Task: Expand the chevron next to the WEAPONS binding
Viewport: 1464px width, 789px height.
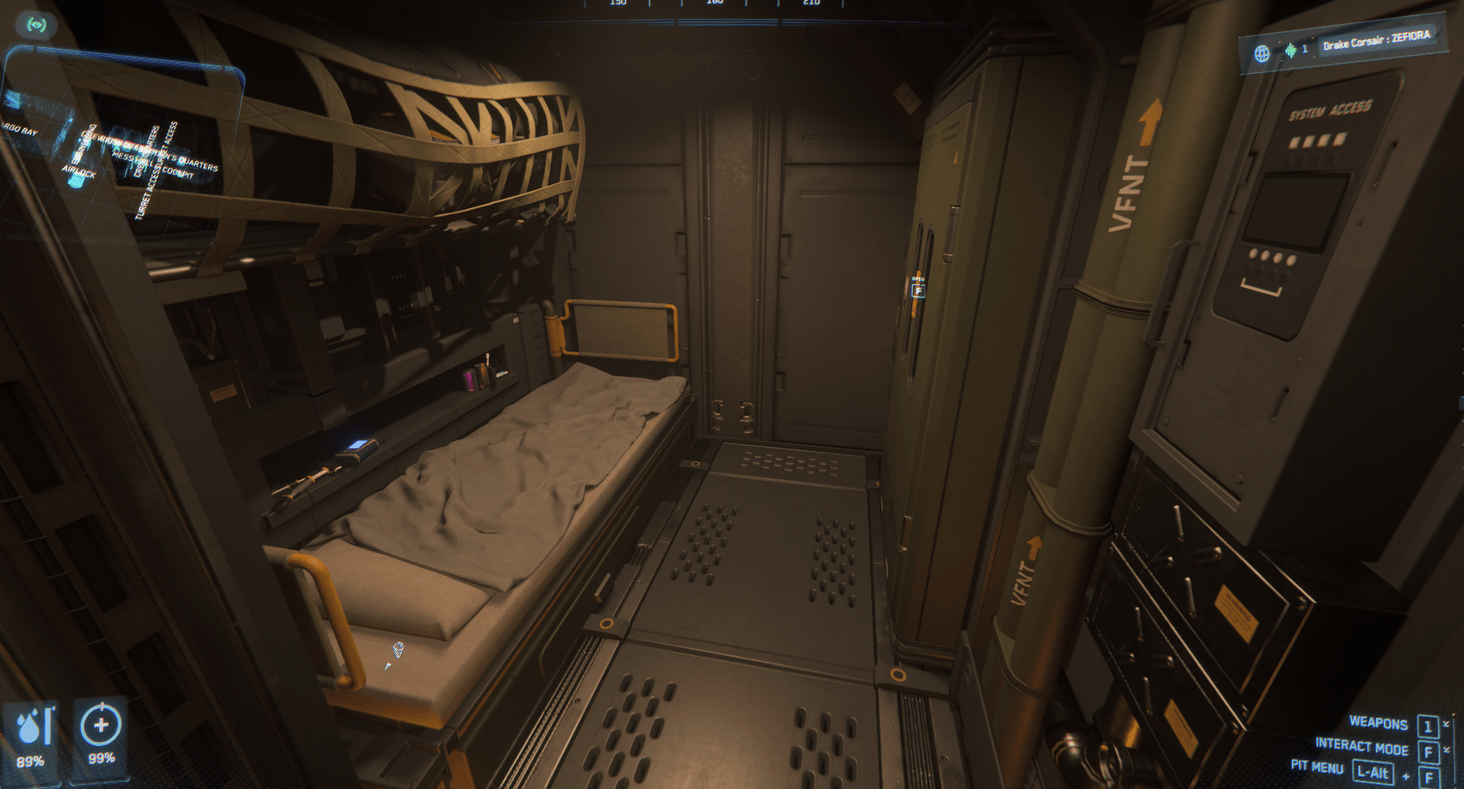Action: (x=1446, y=723)
